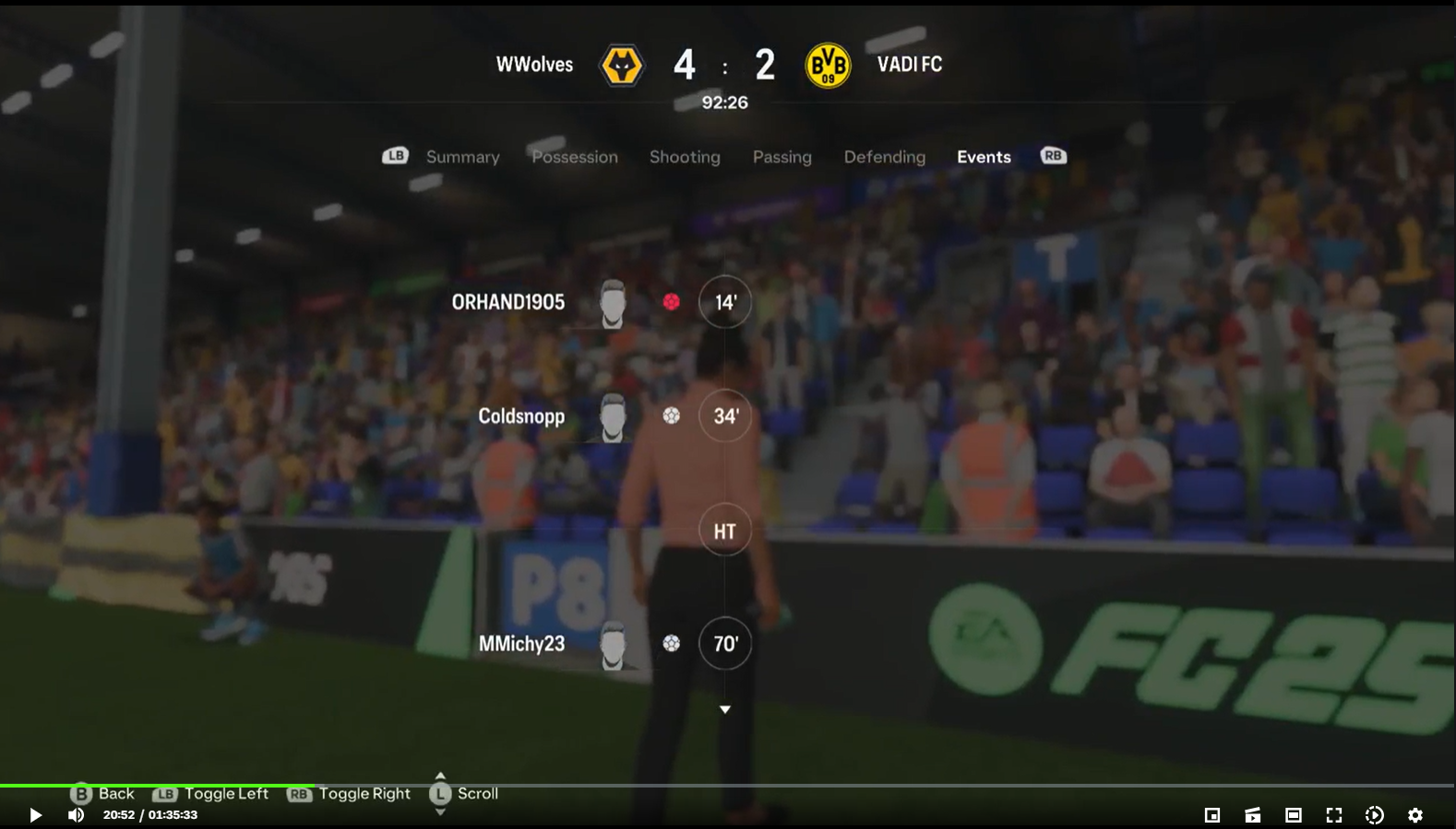The width and height of the screenshot is (1456, 829).
Task: Click the down arrow below events list
Action: coord(725,709)
